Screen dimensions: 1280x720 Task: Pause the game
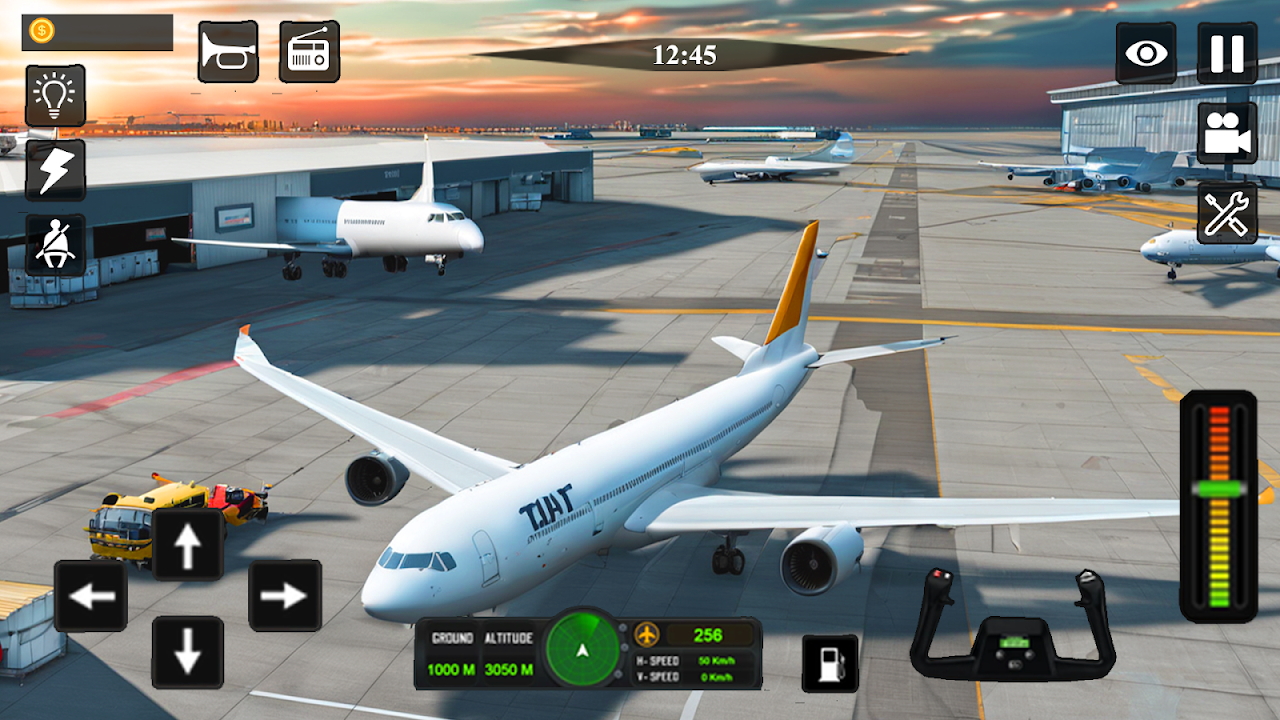[x=1227, y=53]
